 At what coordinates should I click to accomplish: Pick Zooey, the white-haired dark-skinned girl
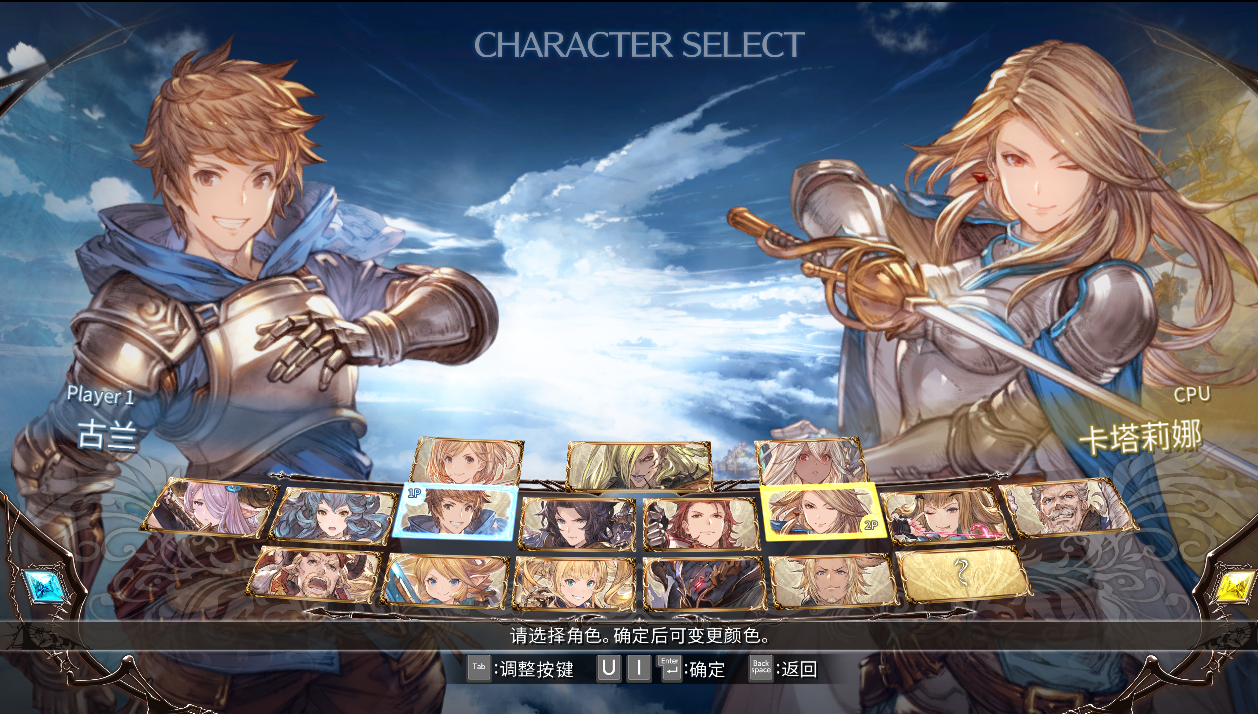coord(811,461)
